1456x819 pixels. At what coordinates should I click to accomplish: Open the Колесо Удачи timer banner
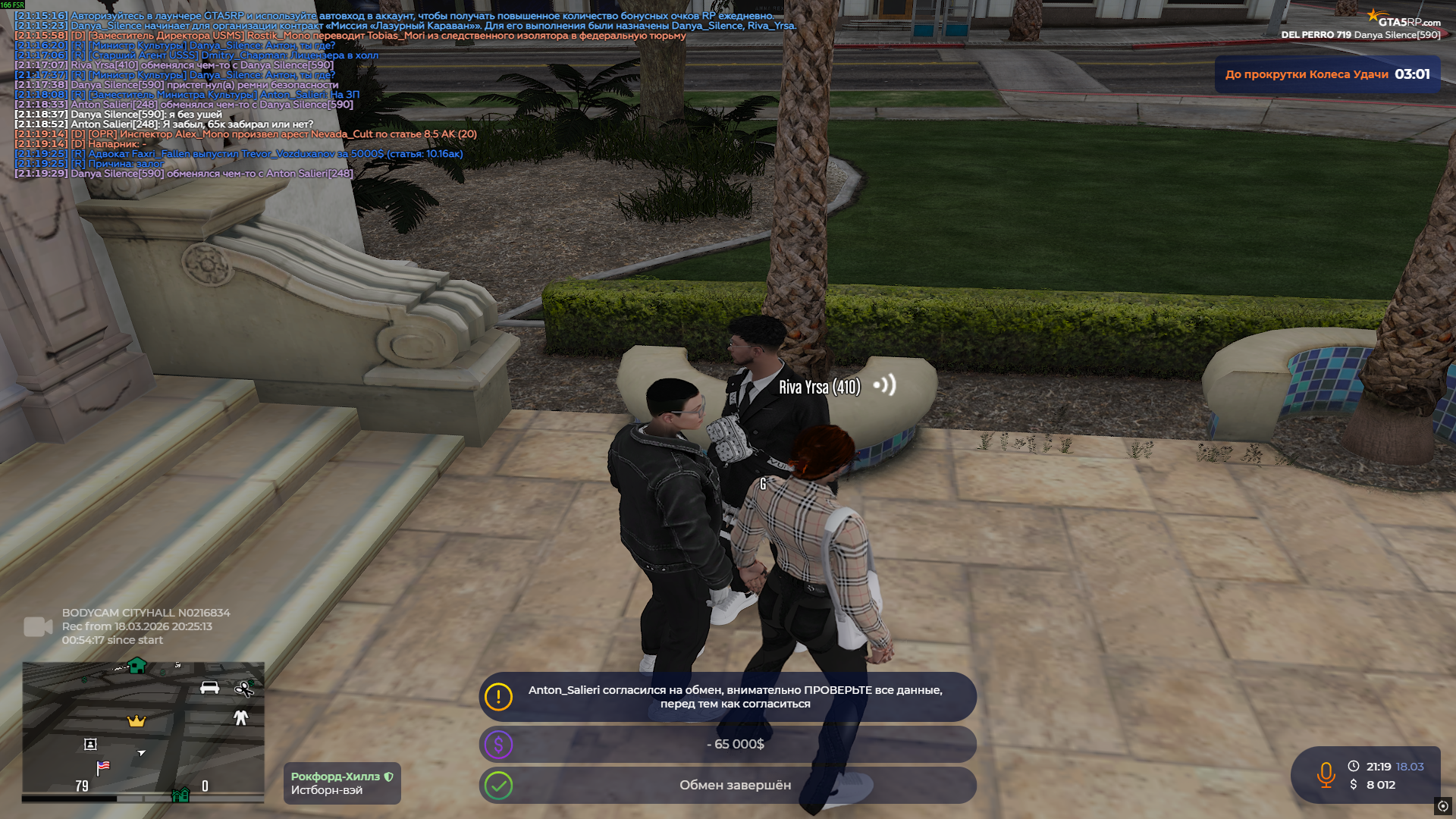pyautogui.click(x=1327, y=74)
